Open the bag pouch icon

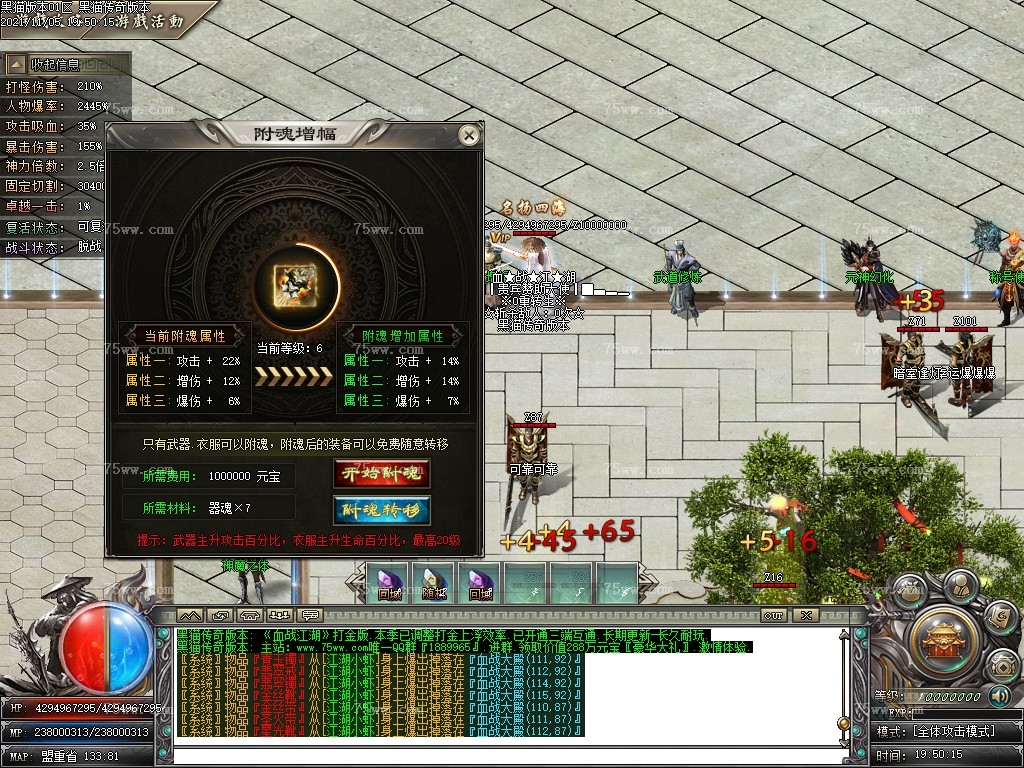[910, 592]
